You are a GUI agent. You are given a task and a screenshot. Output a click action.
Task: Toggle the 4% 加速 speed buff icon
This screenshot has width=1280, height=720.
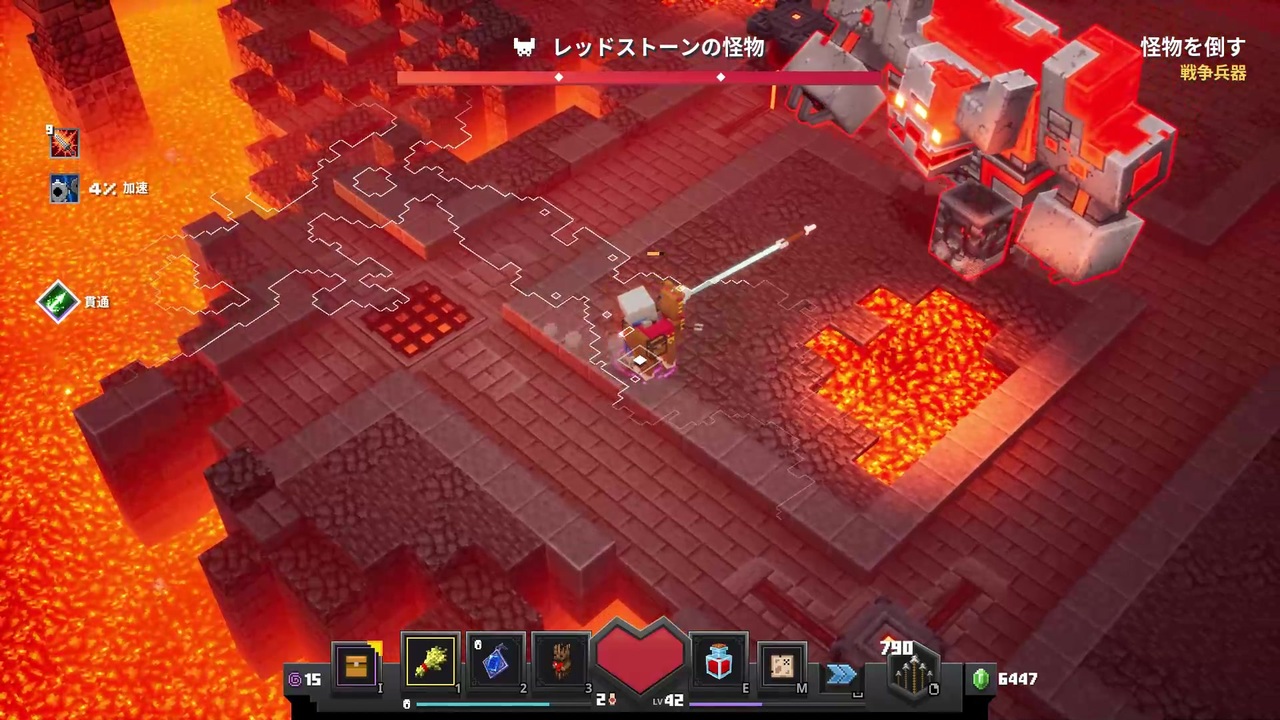coord(63,189)
